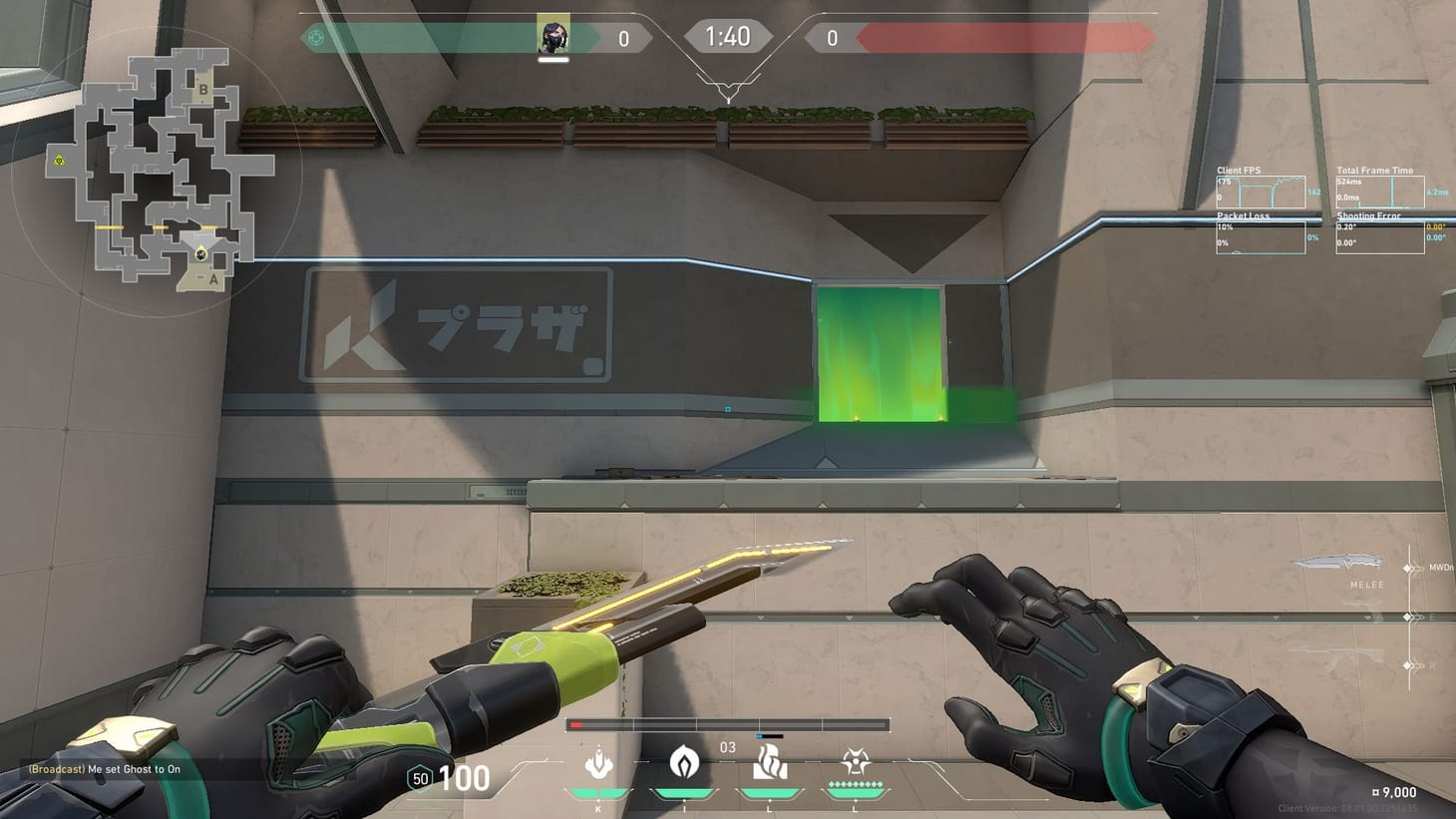Viewport: 1456px width, 819px height.
Task: Select the Snake Bite ability icon
Action: point(596,764)
